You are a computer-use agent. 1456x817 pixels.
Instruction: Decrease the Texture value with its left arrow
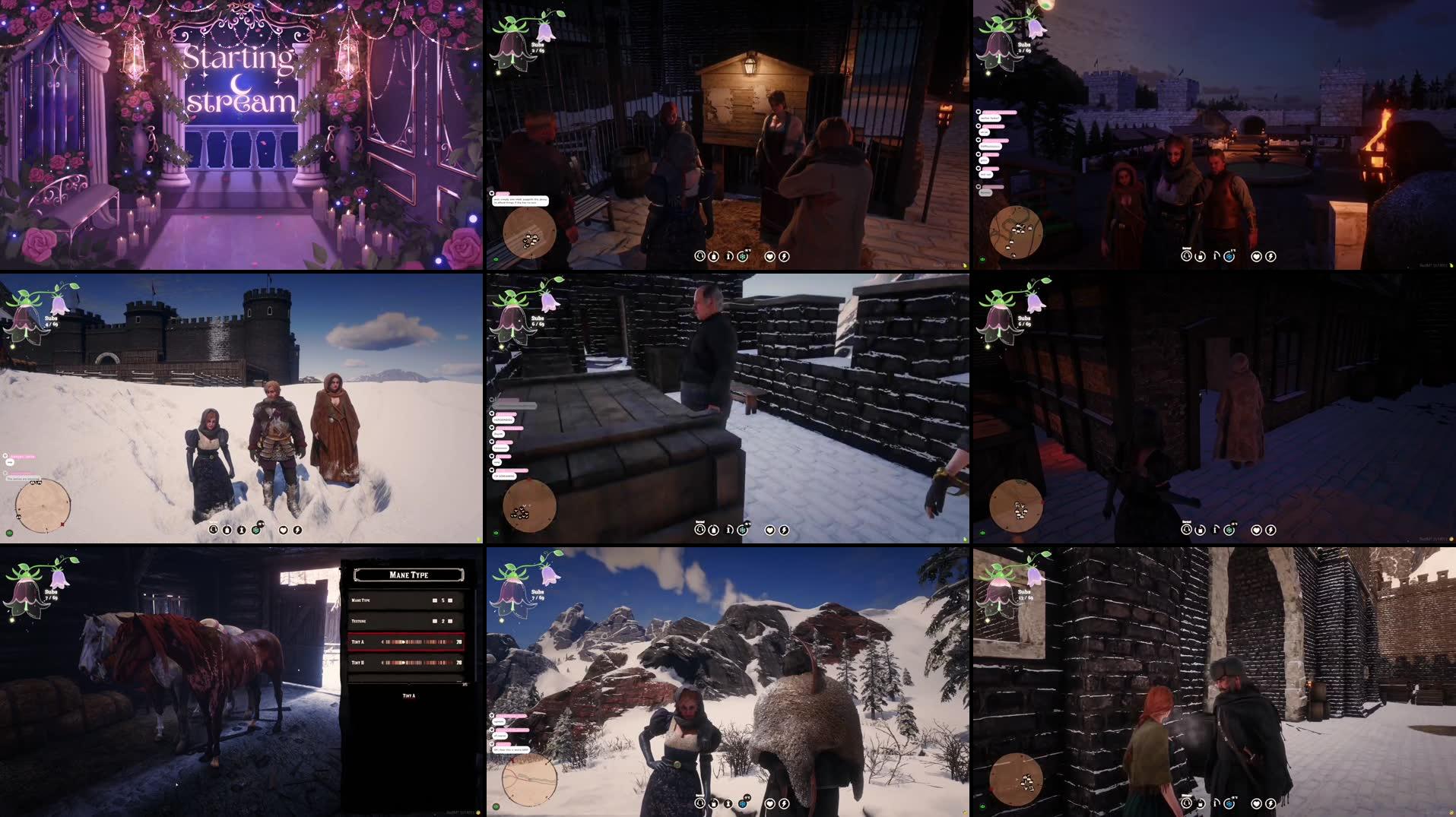(x=435, y=621)
